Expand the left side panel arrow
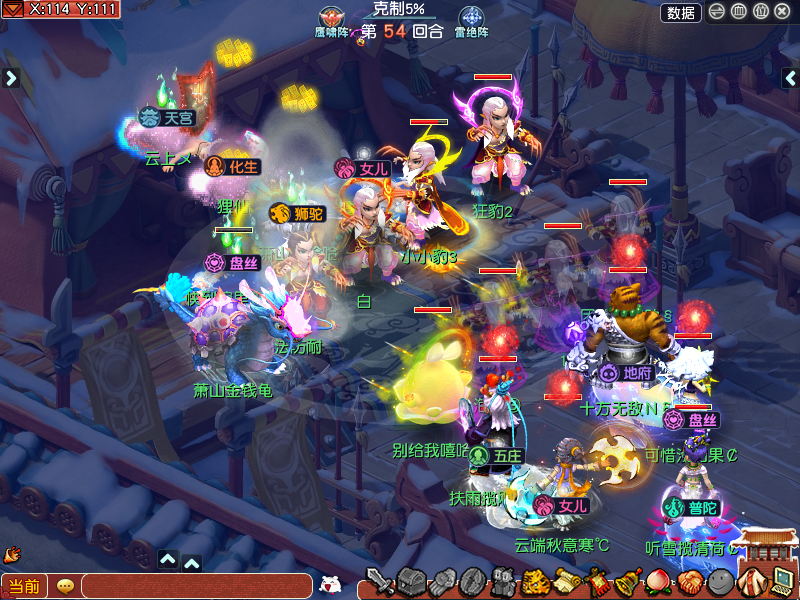 (x=11, y=78)
